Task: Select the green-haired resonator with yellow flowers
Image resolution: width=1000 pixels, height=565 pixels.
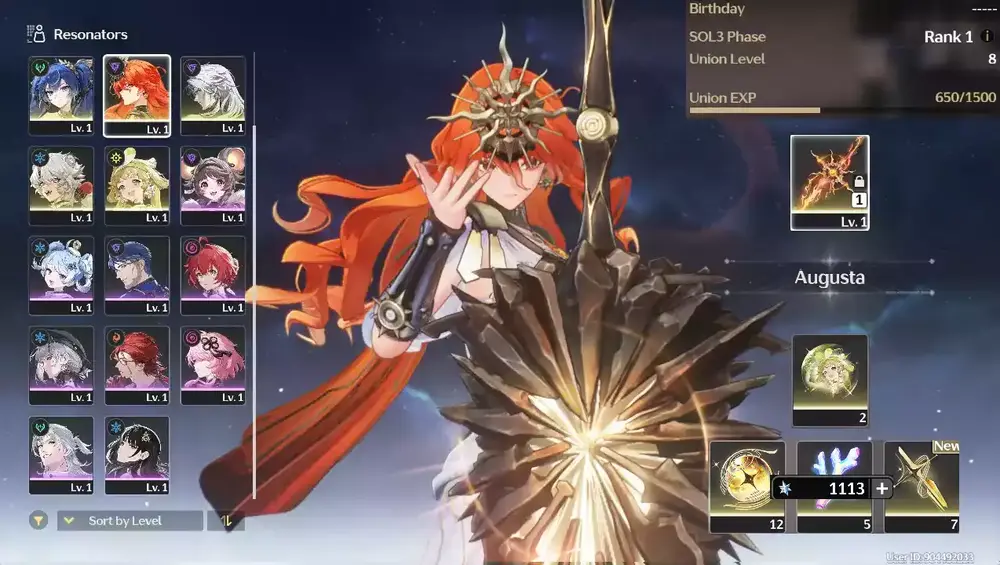Action: (x=137, y=185)
